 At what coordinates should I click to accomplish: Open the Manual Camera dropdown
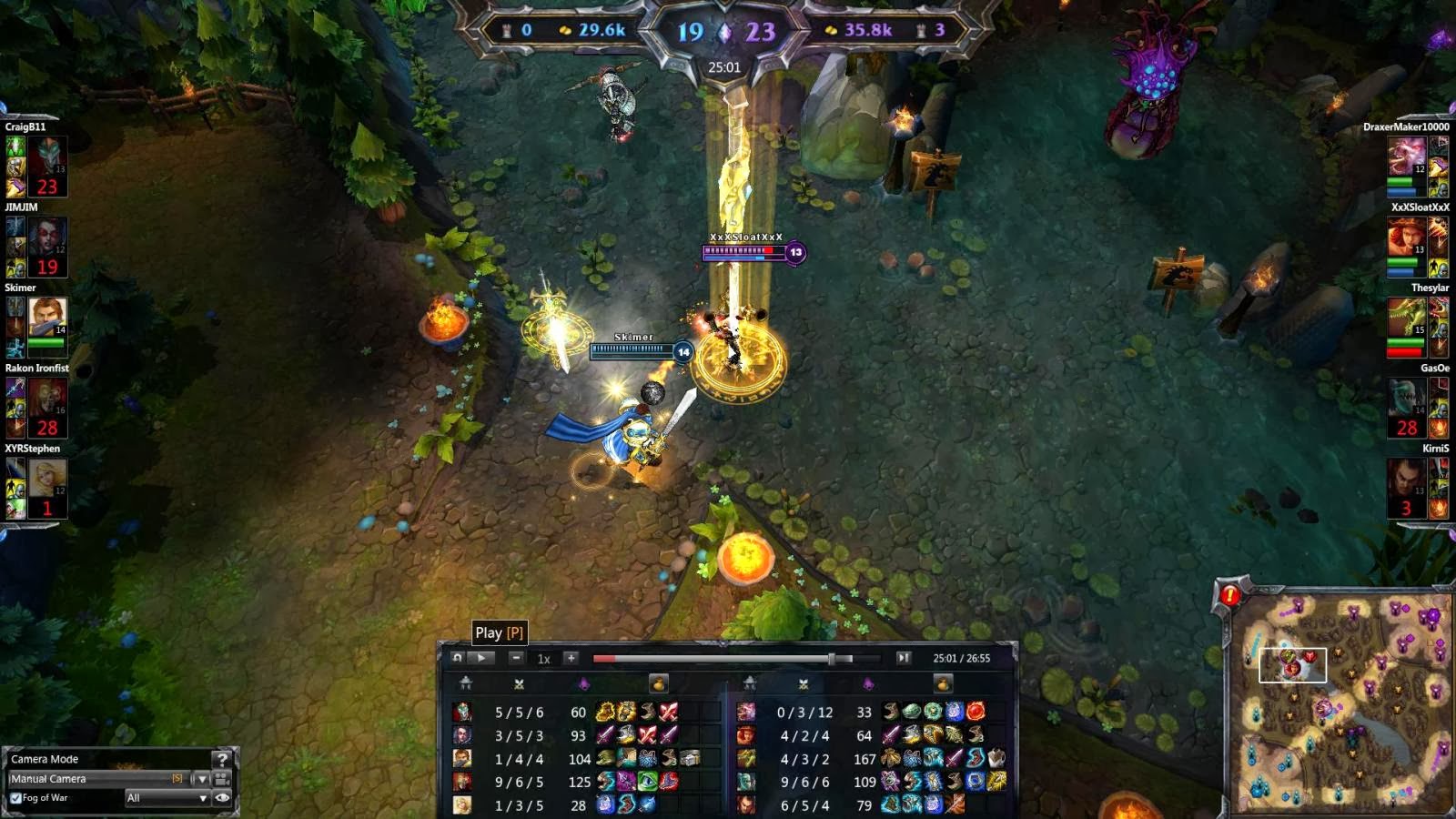[x=202, y=780]
